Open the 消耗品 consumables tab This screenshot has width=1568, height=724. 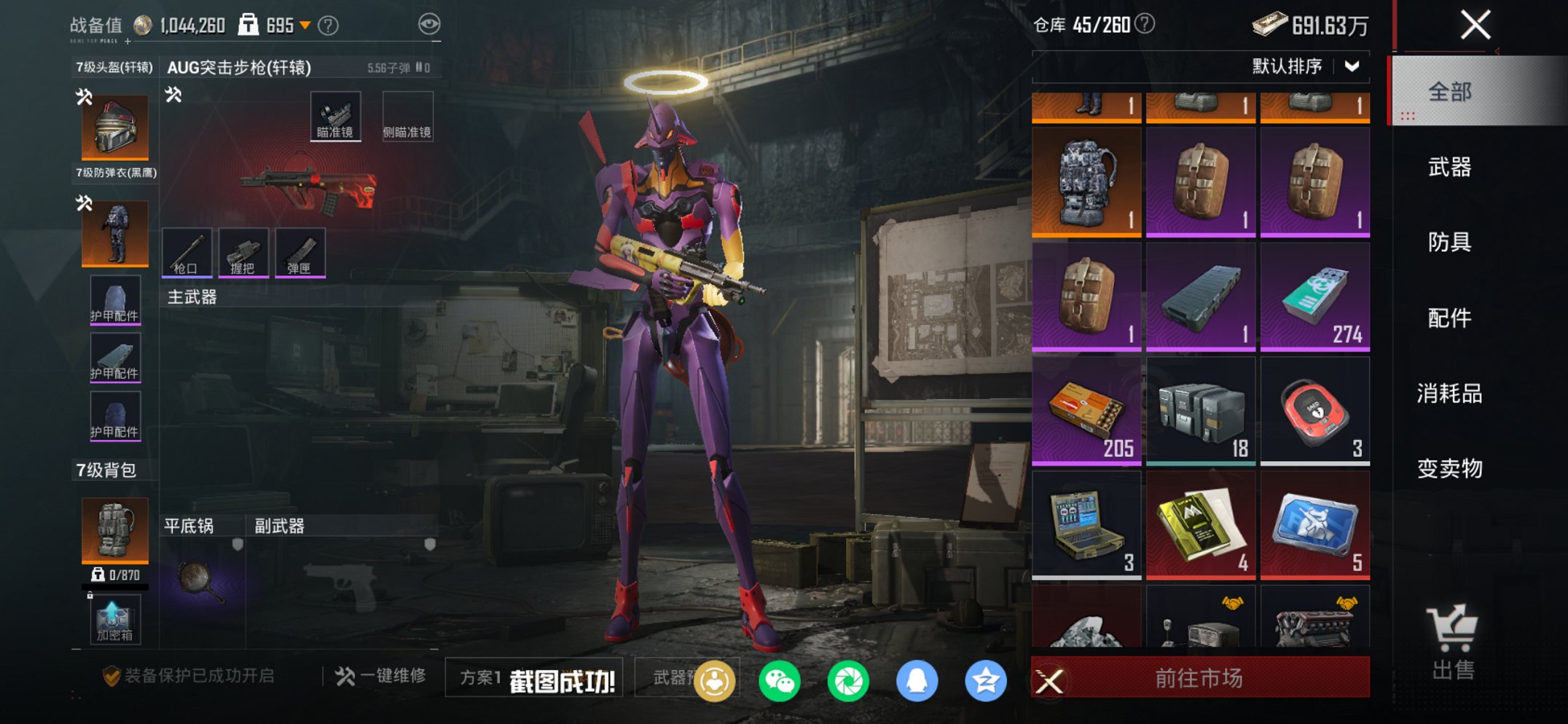pyautogui.click(x=1449, y=394)
